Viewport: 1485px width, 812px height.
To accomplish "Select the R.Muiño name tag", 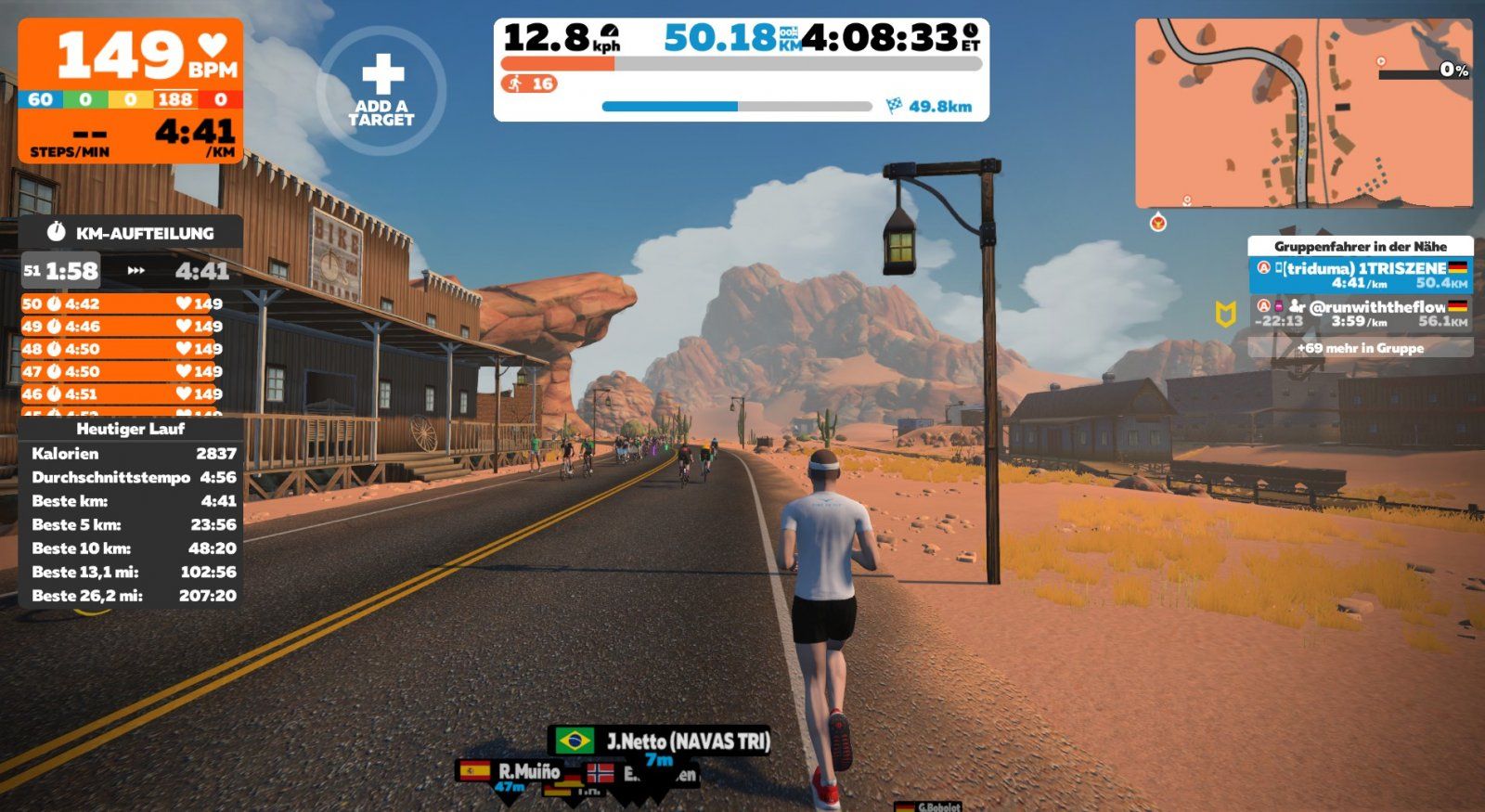I will coord(510,771).
